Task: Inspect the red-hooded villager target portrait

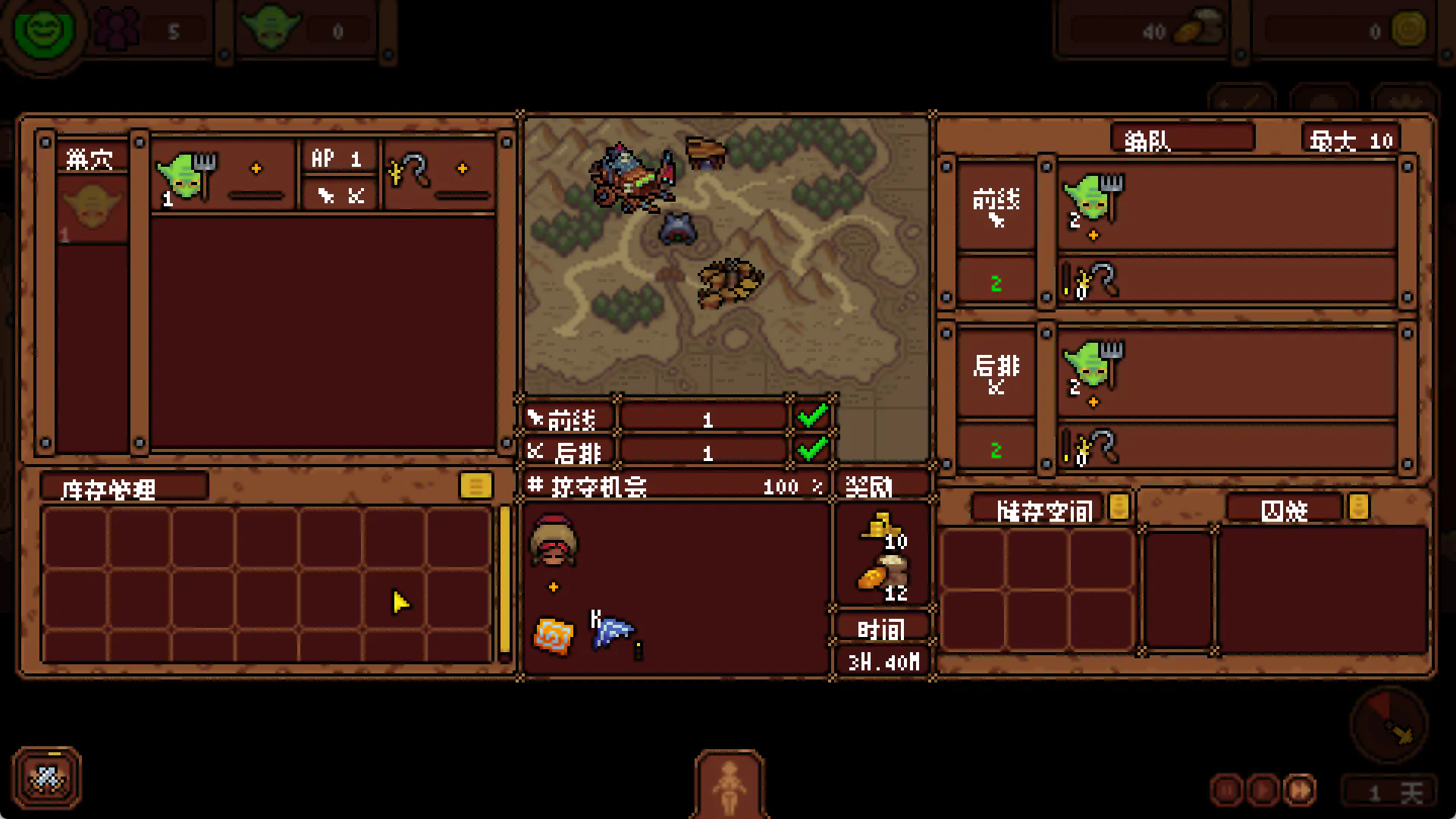Action: click(554, 541)
